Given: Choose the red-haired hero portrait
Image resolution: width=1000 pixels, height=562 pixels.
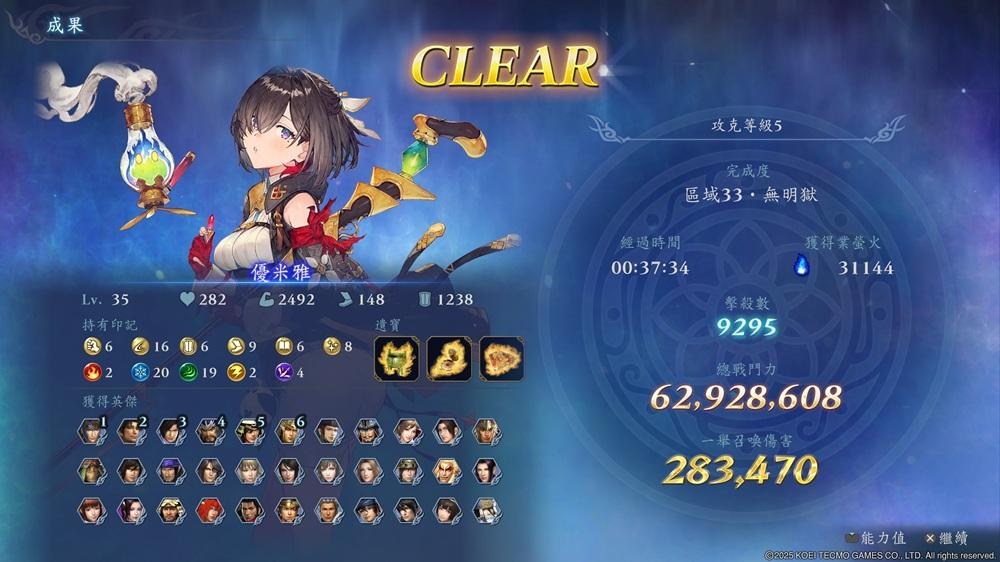Looking at the screenshot, I should [x=209, y=510].
